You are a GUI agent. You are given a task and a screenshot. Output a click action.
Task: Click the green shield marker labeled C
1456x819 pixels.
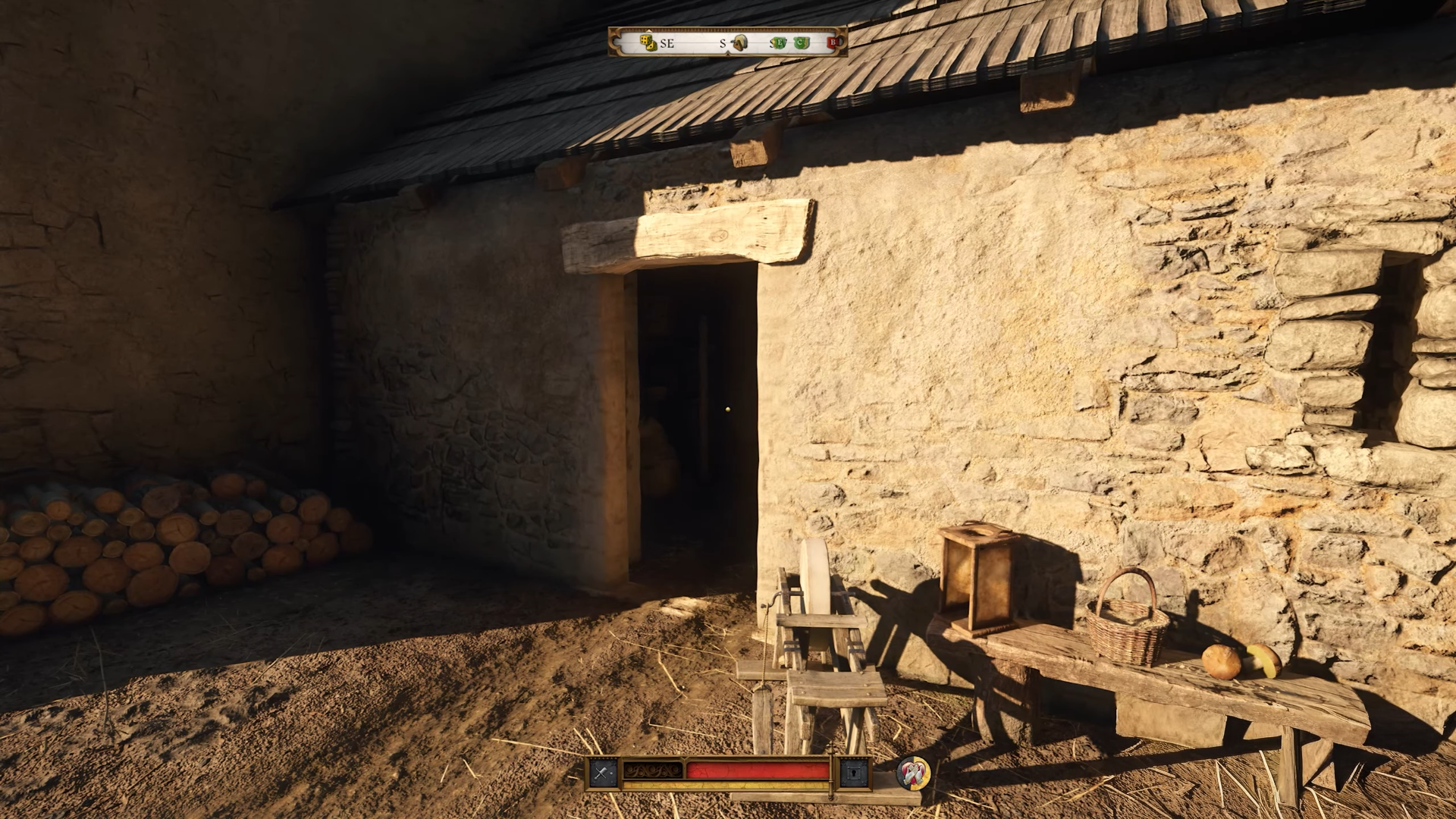tap(799, 43)
